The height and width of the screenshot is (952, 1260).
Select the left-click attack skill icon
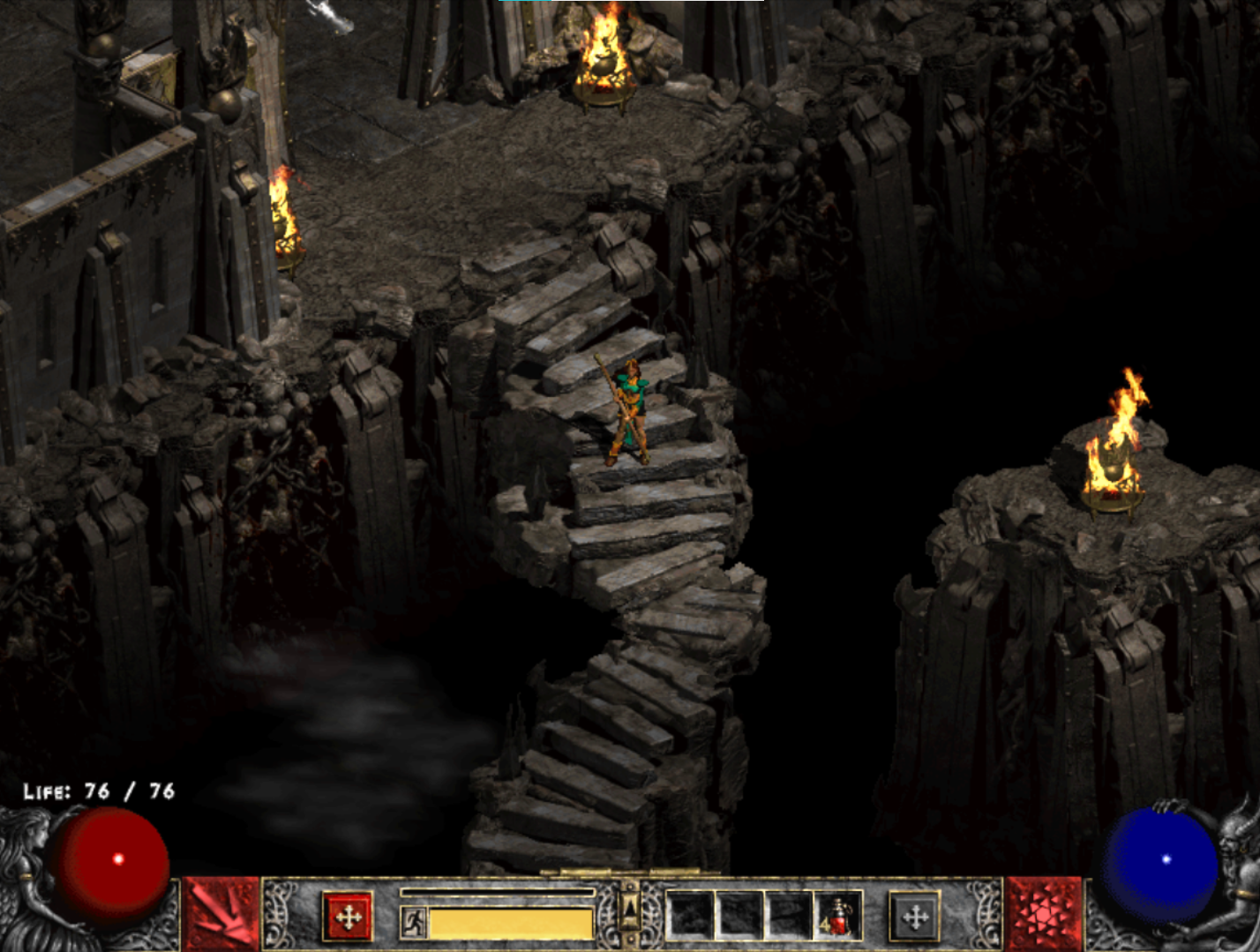pyautogui.click(x=221, y=915)
